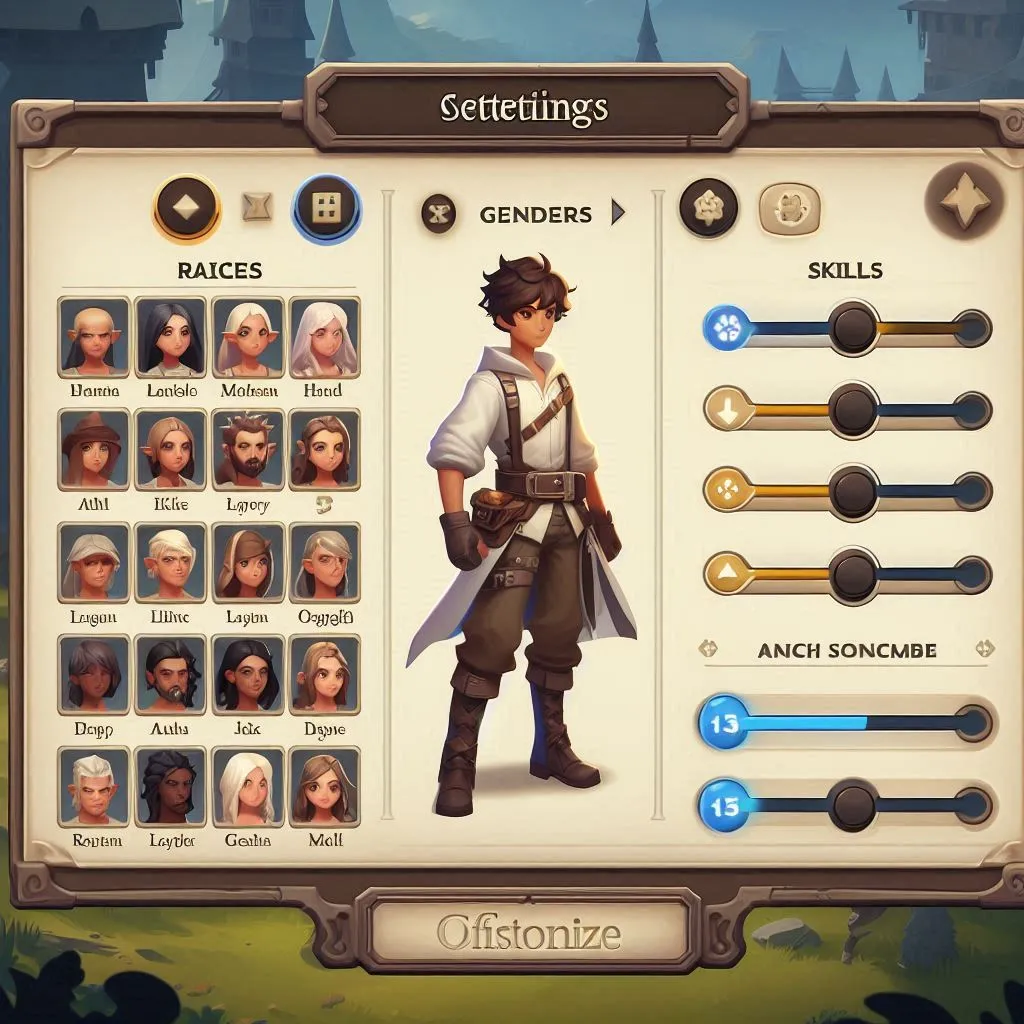Adjust the down-arrow skill slider handle
This screenshot has height=1024, width=1024.
854,409
